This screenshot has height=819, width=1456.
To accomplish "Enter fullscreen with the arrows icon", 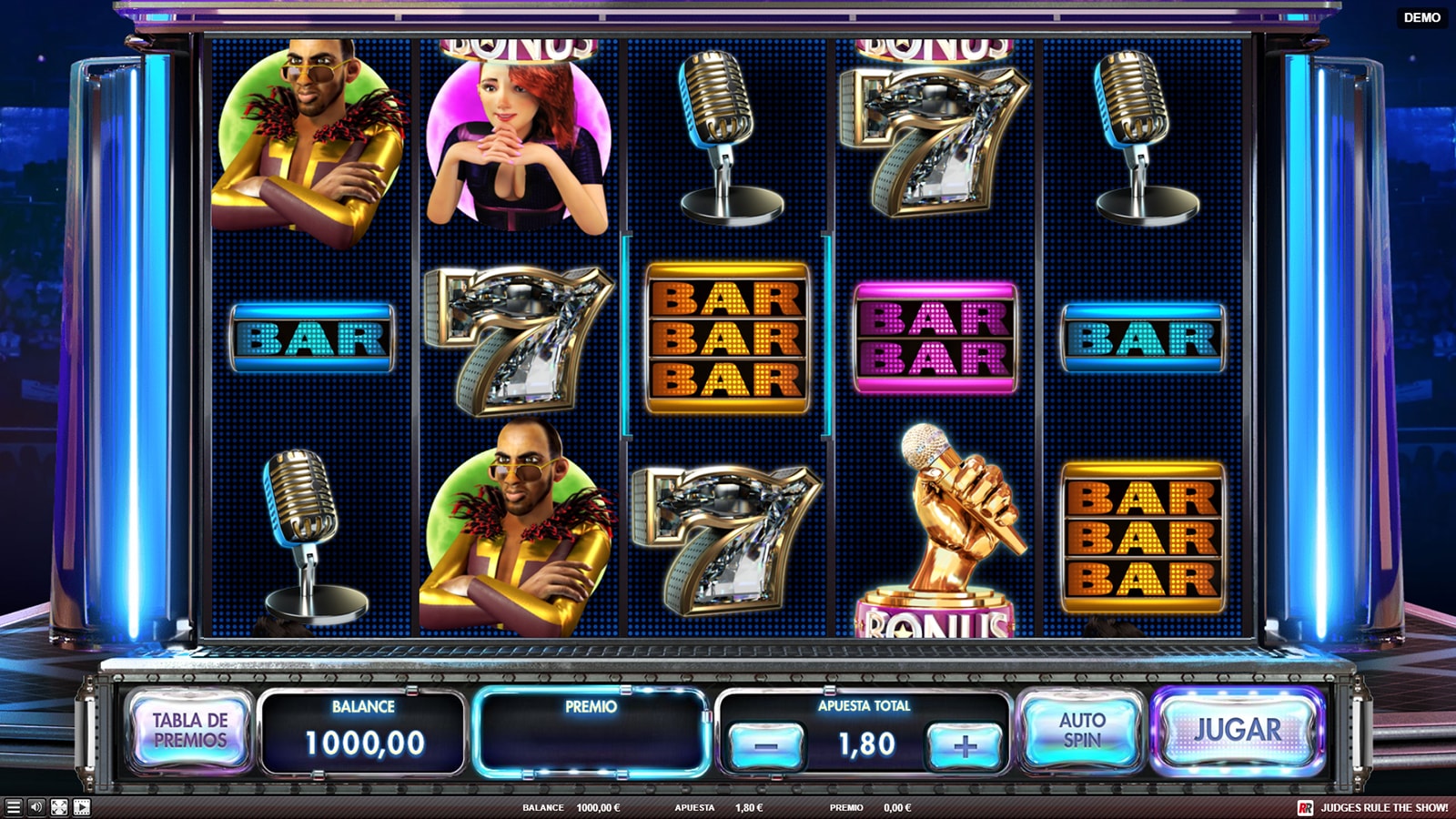I will (59, 807).
